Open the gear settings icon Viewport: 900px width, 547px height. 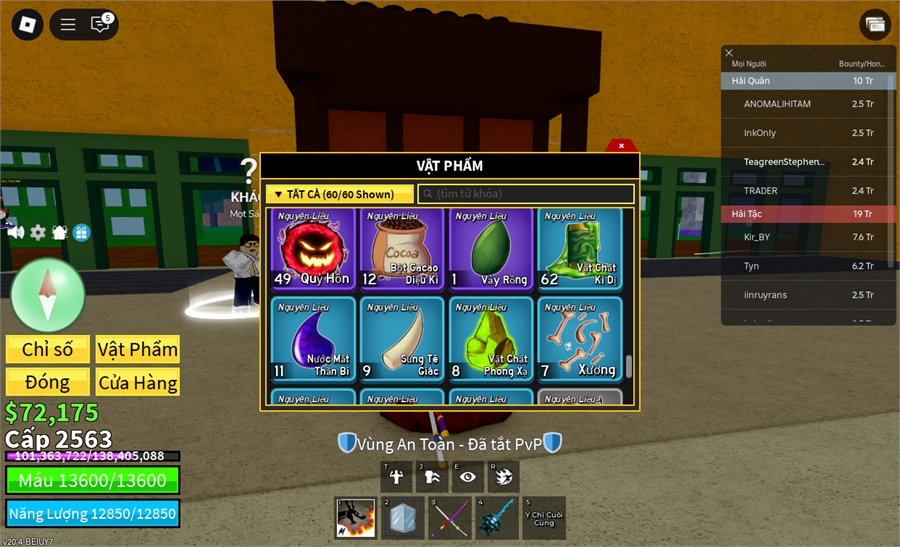38,232
